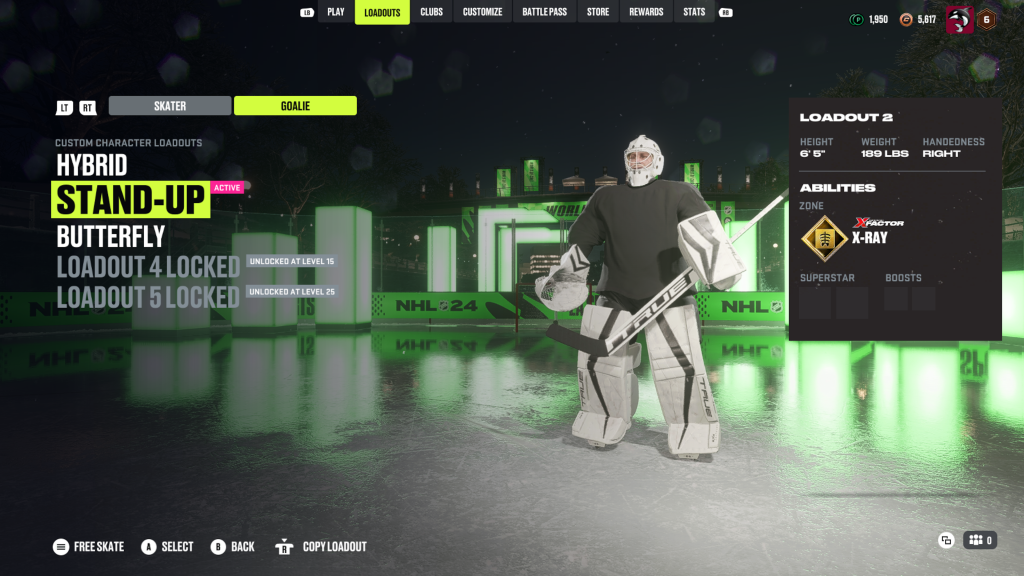
Task: Select the Goalie loadout category
Action: pyautogui.click(x=295, y=106)
